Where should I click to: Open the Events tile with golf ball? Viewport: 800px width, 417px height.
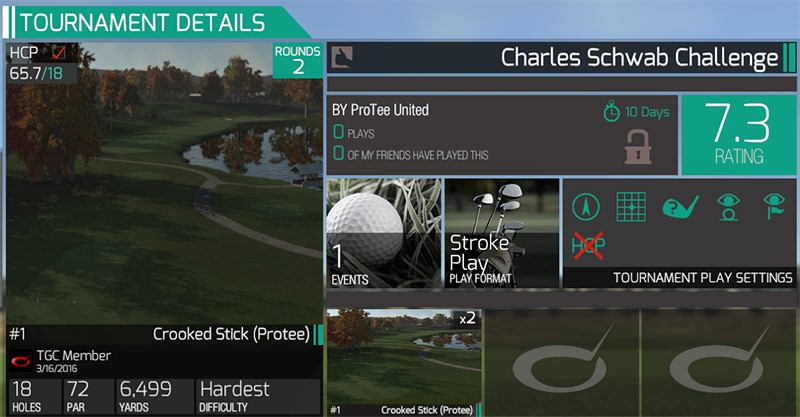(x=384, y=234)
